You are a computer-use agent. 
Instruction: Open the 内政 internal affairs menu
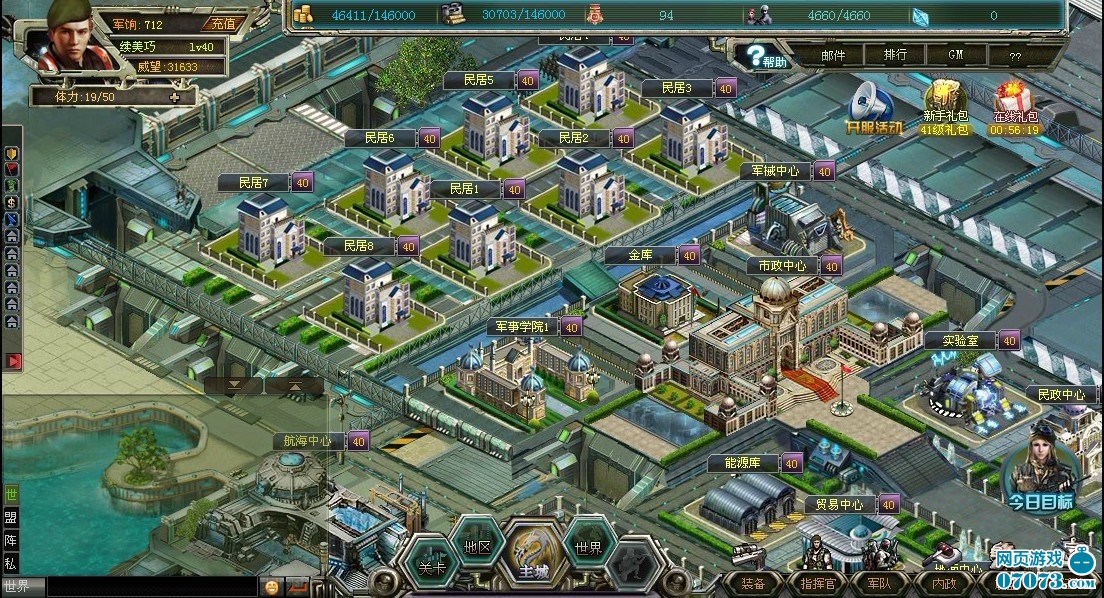[x=943, y=583]
